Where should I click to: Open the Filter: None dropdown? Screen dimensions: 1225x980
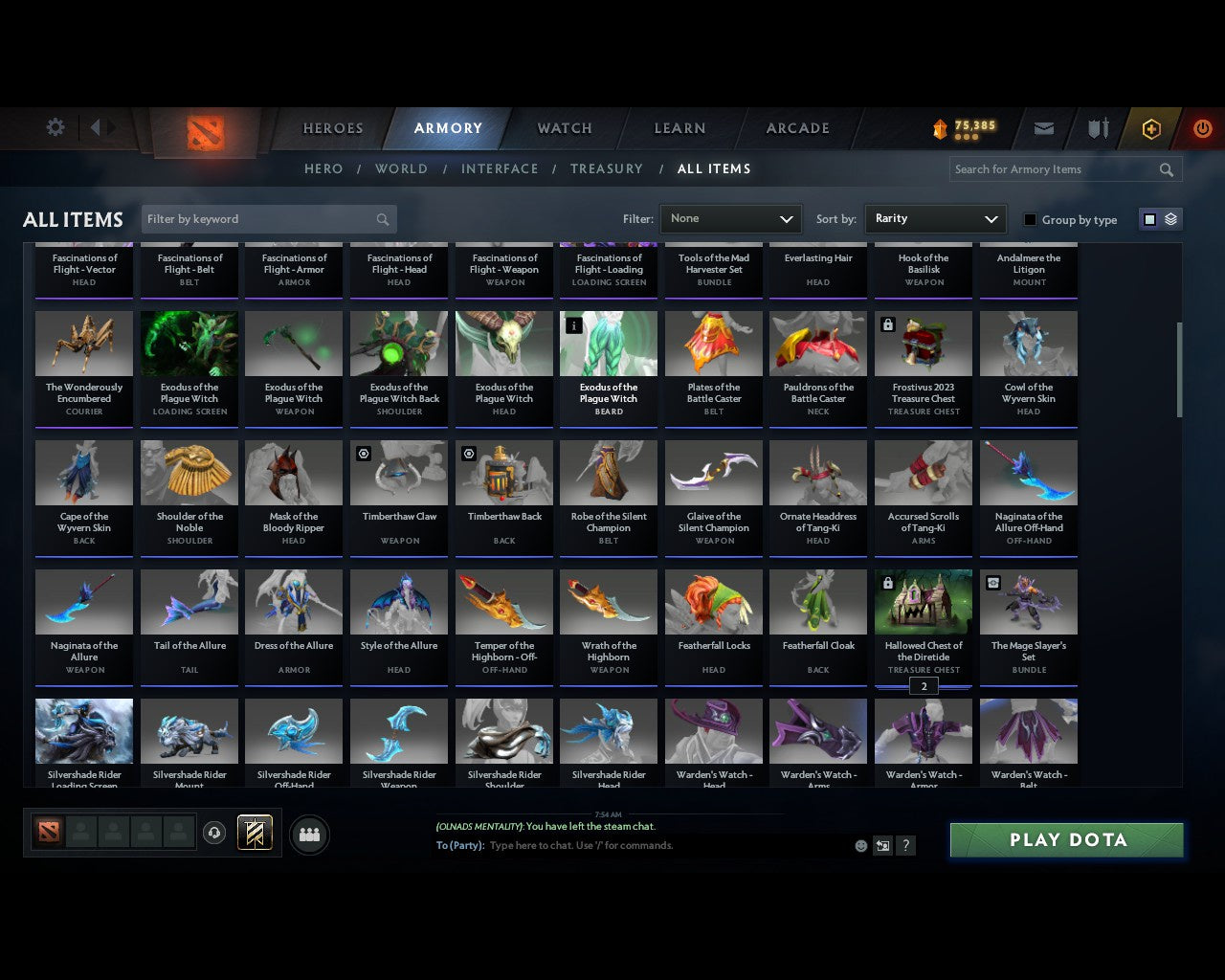[x=730, y=218]
